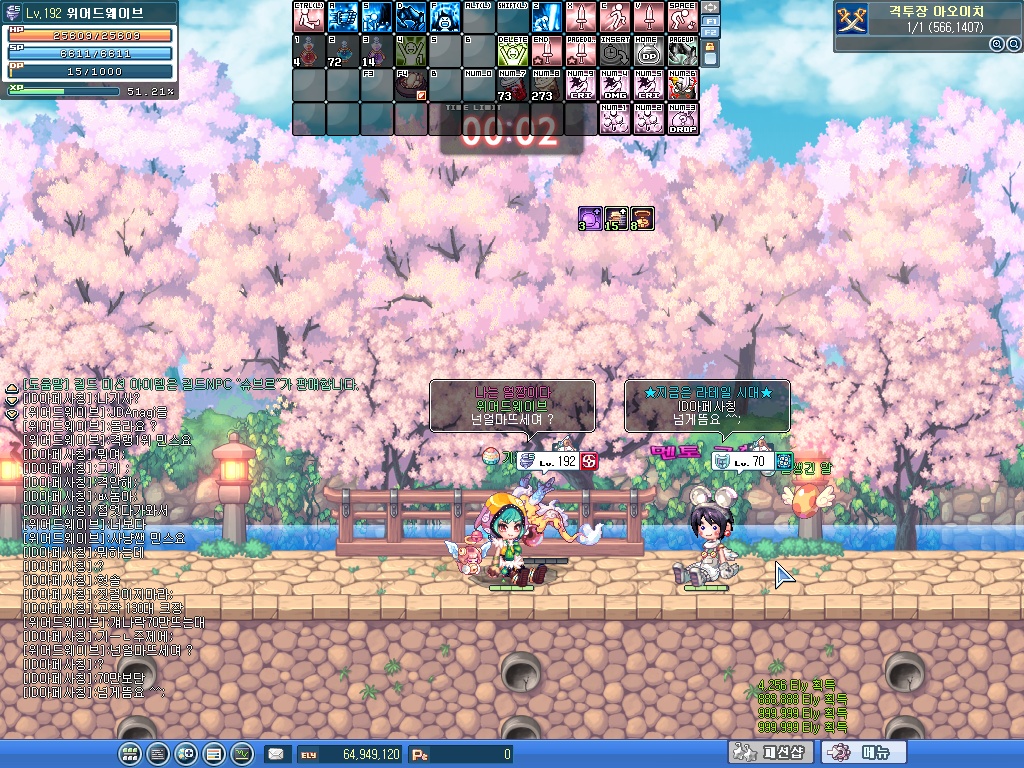Activate the NUM_4 DMG buff
Screen dimensions: 1024x768
click(615, 85)
